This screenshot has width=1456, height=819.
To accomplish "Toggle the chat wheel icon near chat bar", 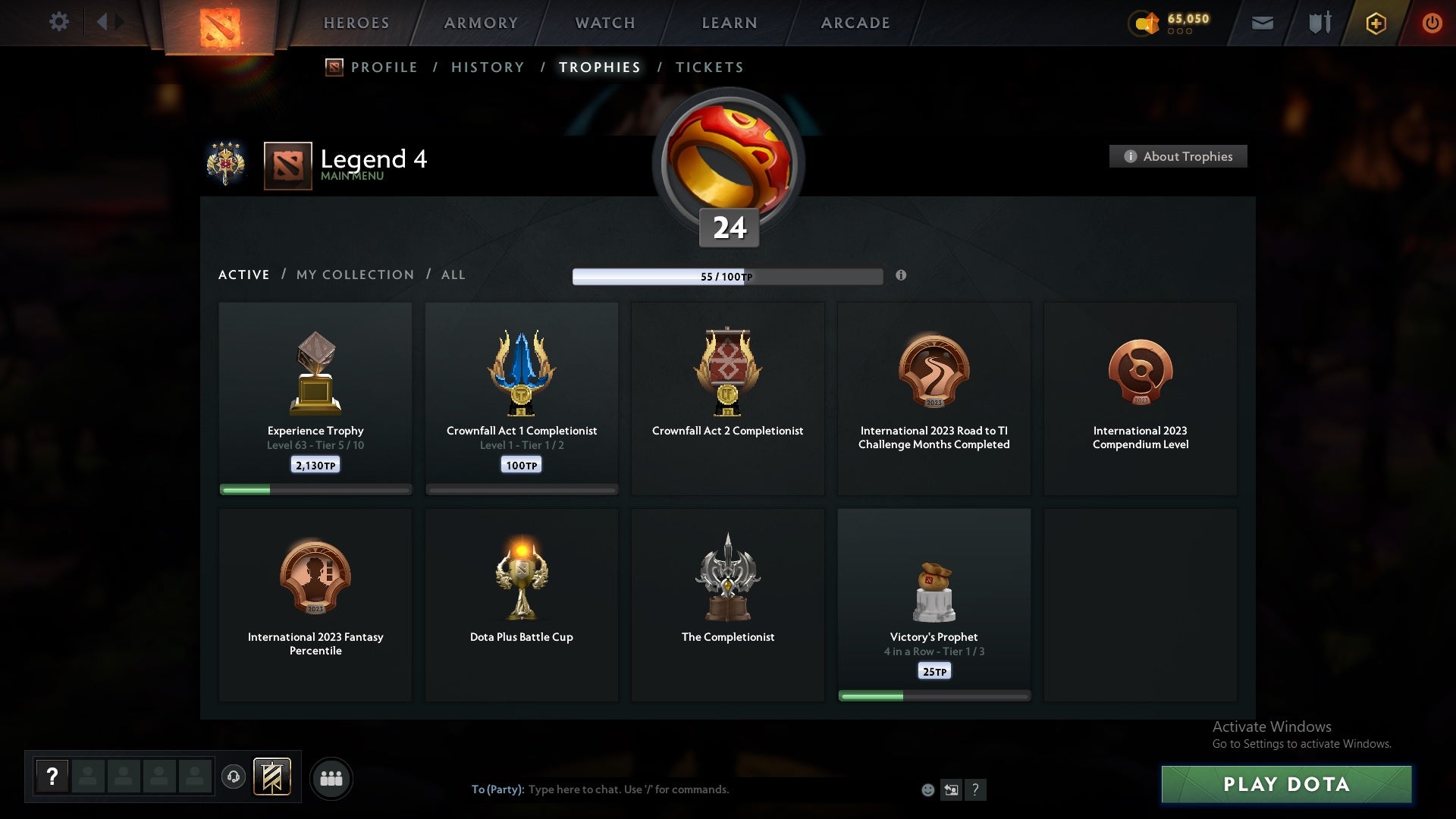I will pos(952,789).
